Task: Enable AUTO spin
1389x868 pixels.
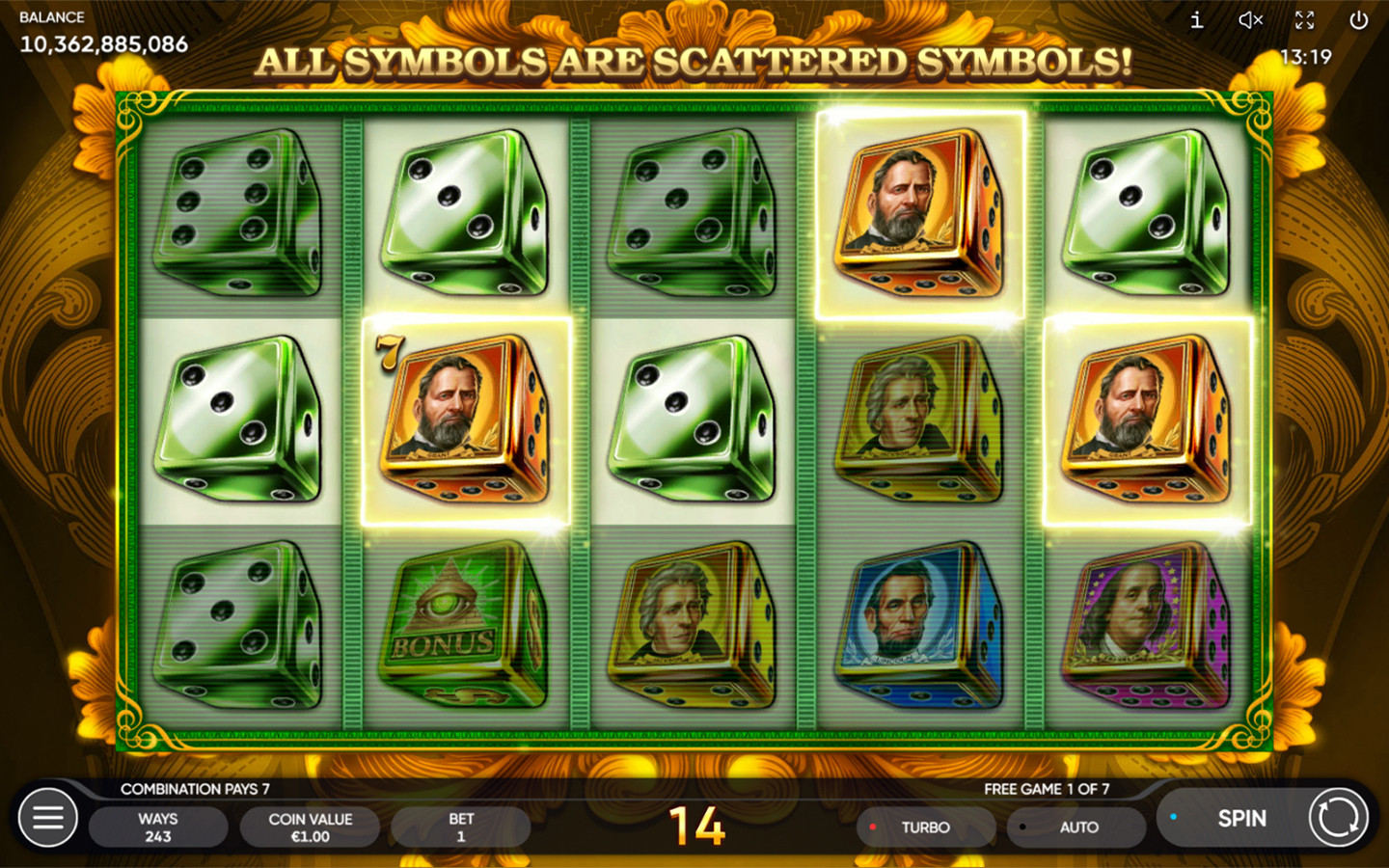Action: pyautogui.click(x=1076, y=827)
